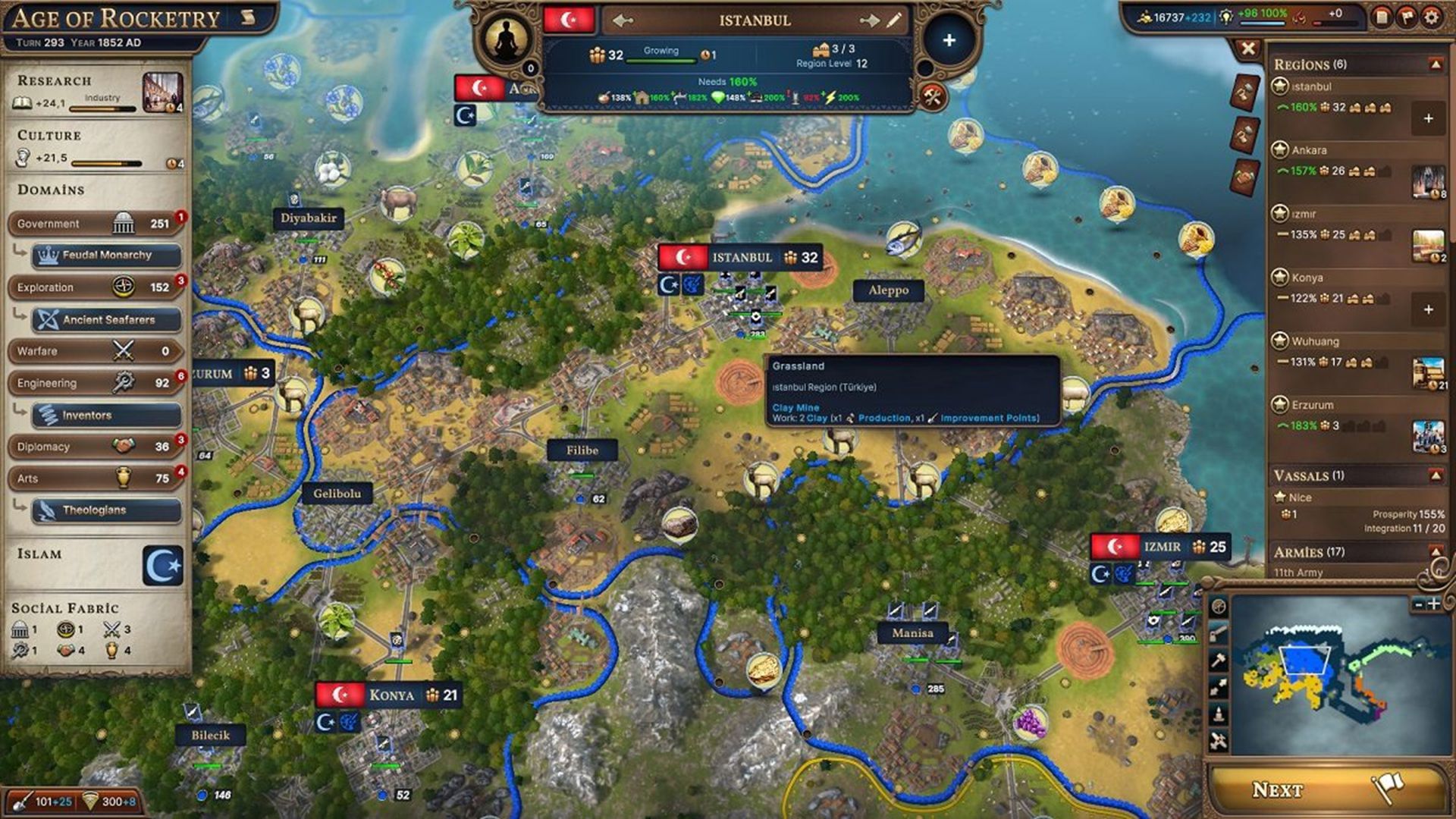Screen dimensions: 1456x819
Task: Collapse the Regions list
Action: point(1435,64)
